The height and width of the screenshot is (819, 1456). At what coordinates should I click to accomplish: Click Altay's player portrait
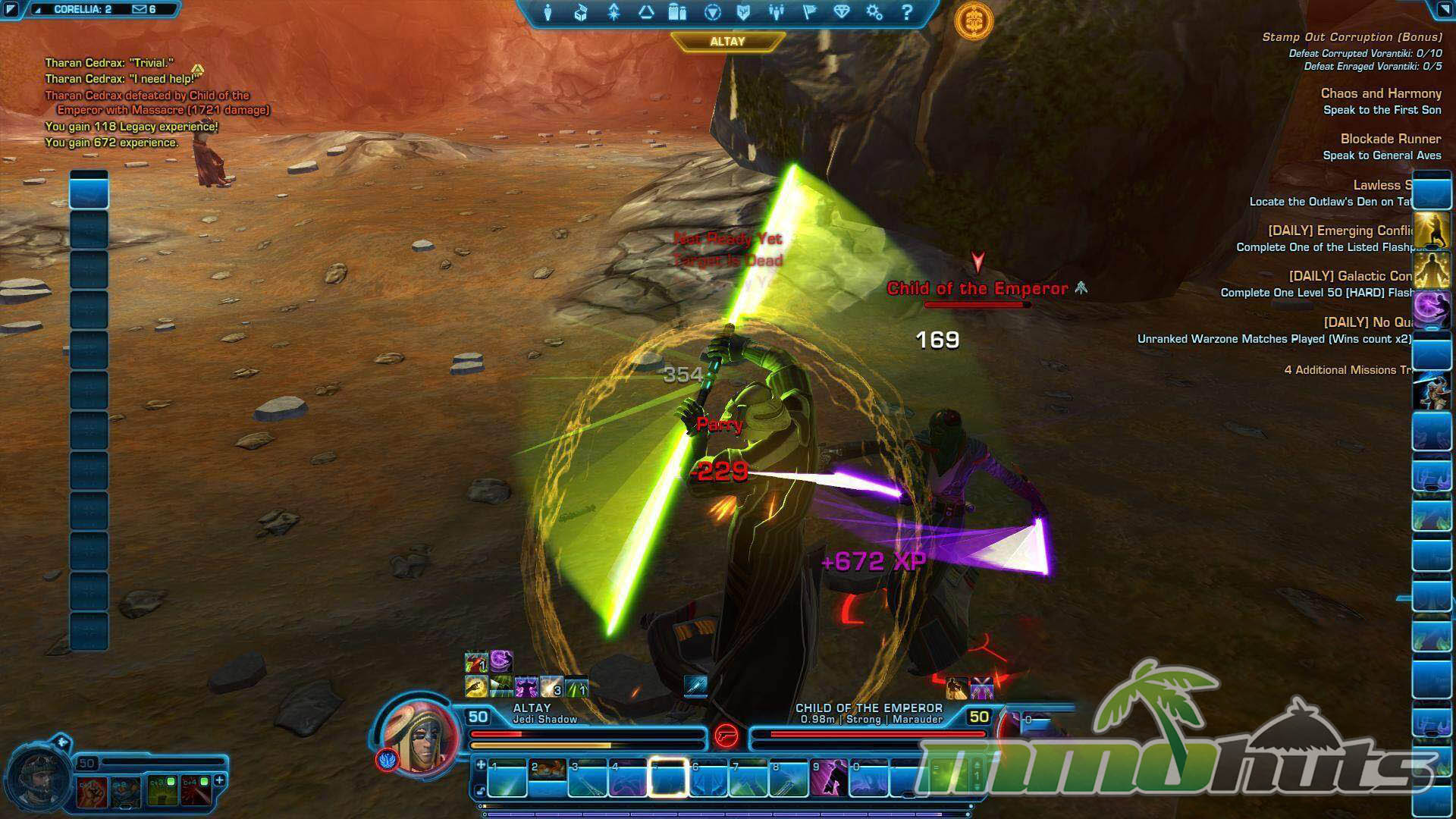point(419,736)
